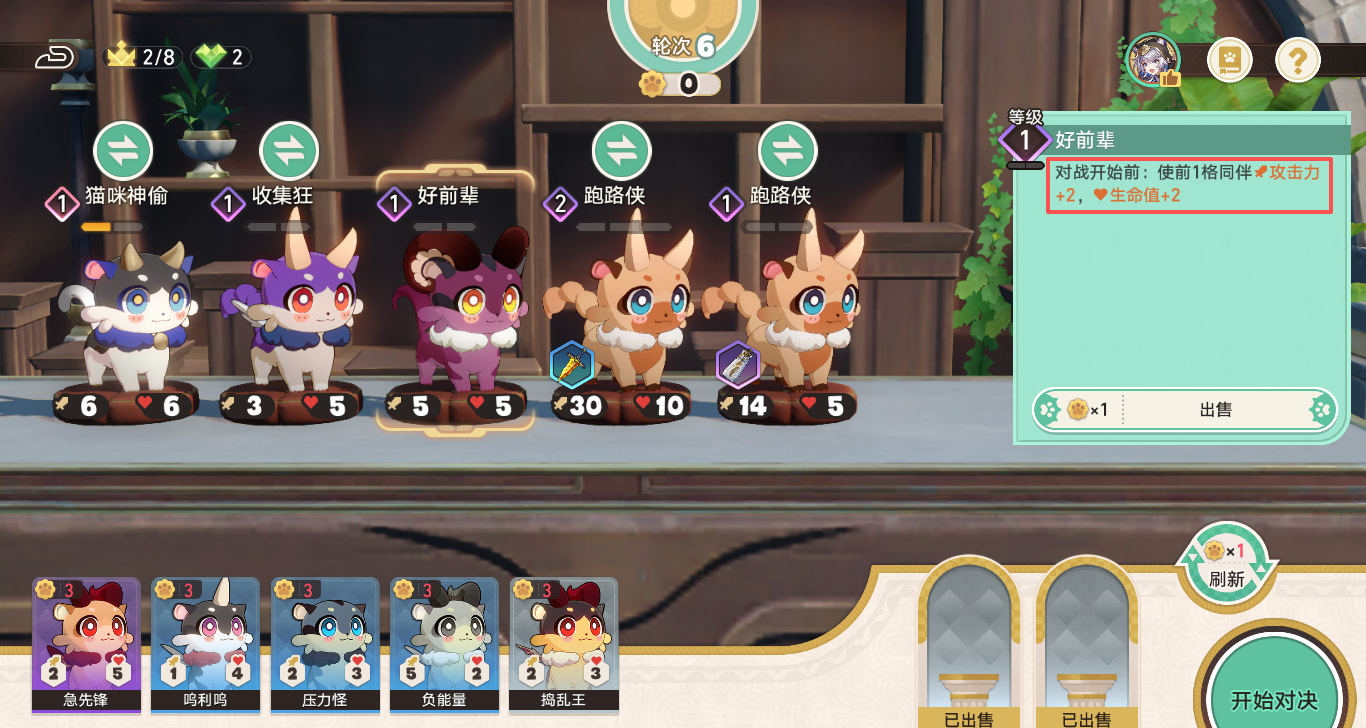
Task: Click swap arrows above 猫咪神偷
Action: (x=123, y=151)
